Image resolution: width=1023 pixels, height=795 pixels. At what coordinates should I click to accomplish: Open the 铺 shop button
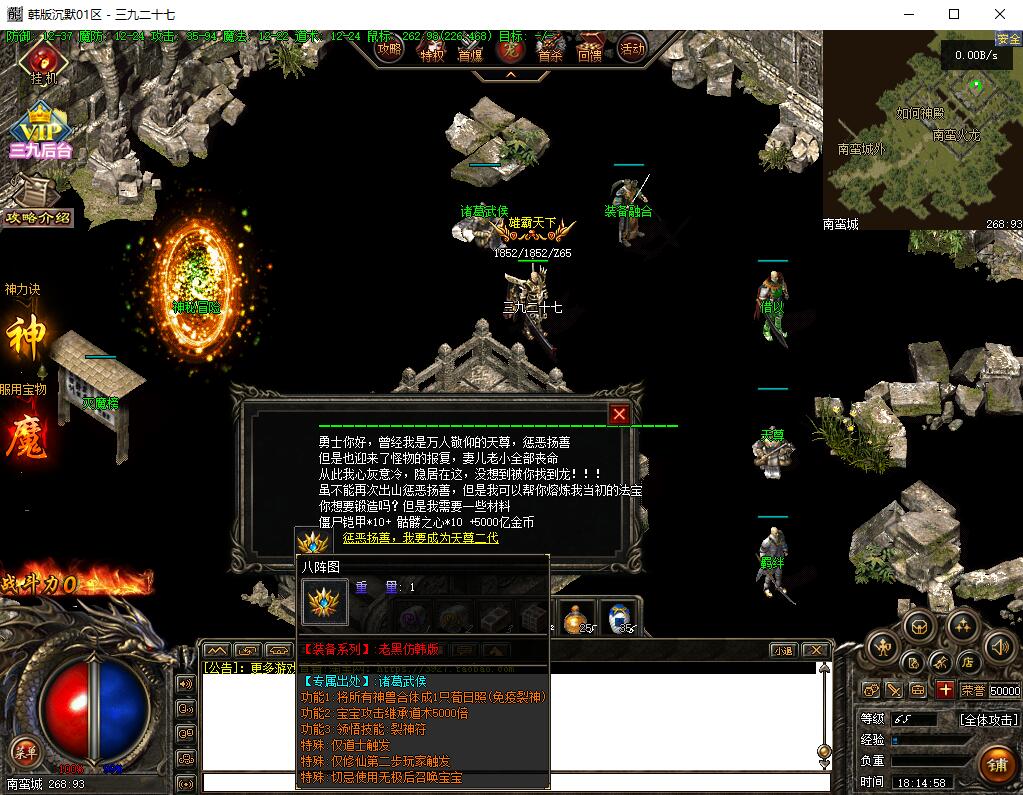[996, 765]
